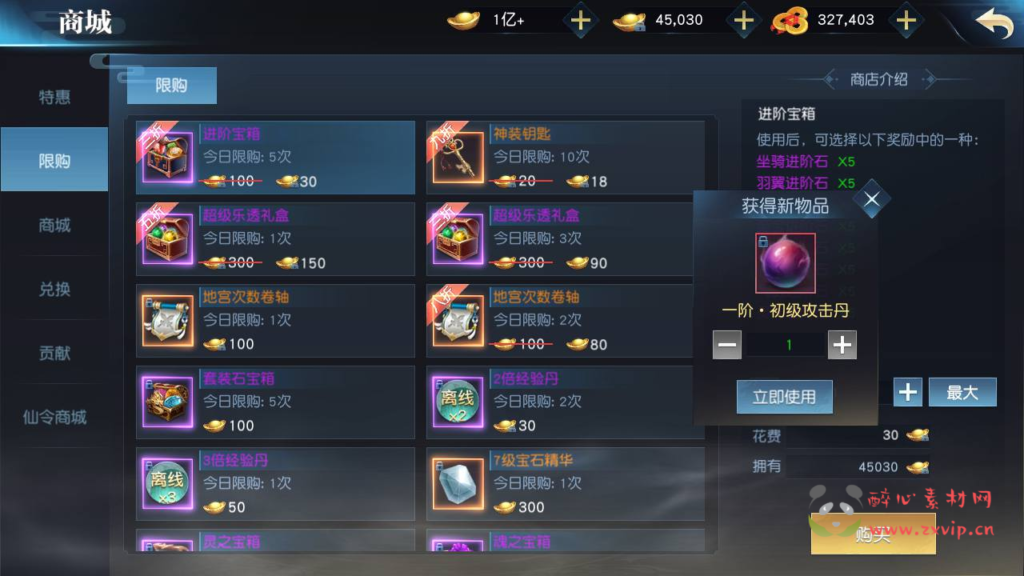Select the 贡献 category

click(x=54, y=353)
